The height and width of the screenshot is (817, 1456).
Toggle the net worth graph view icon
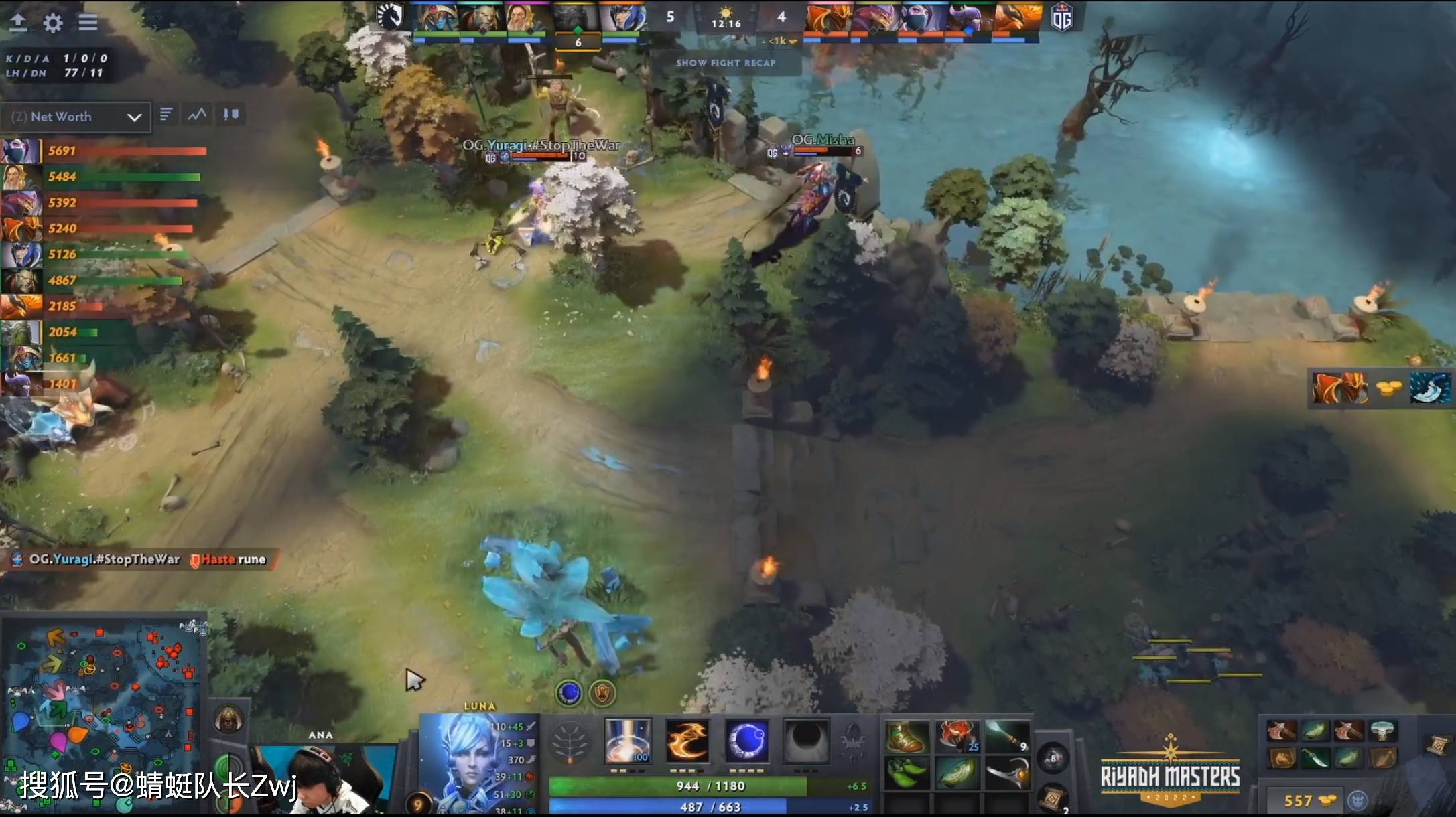196,114
